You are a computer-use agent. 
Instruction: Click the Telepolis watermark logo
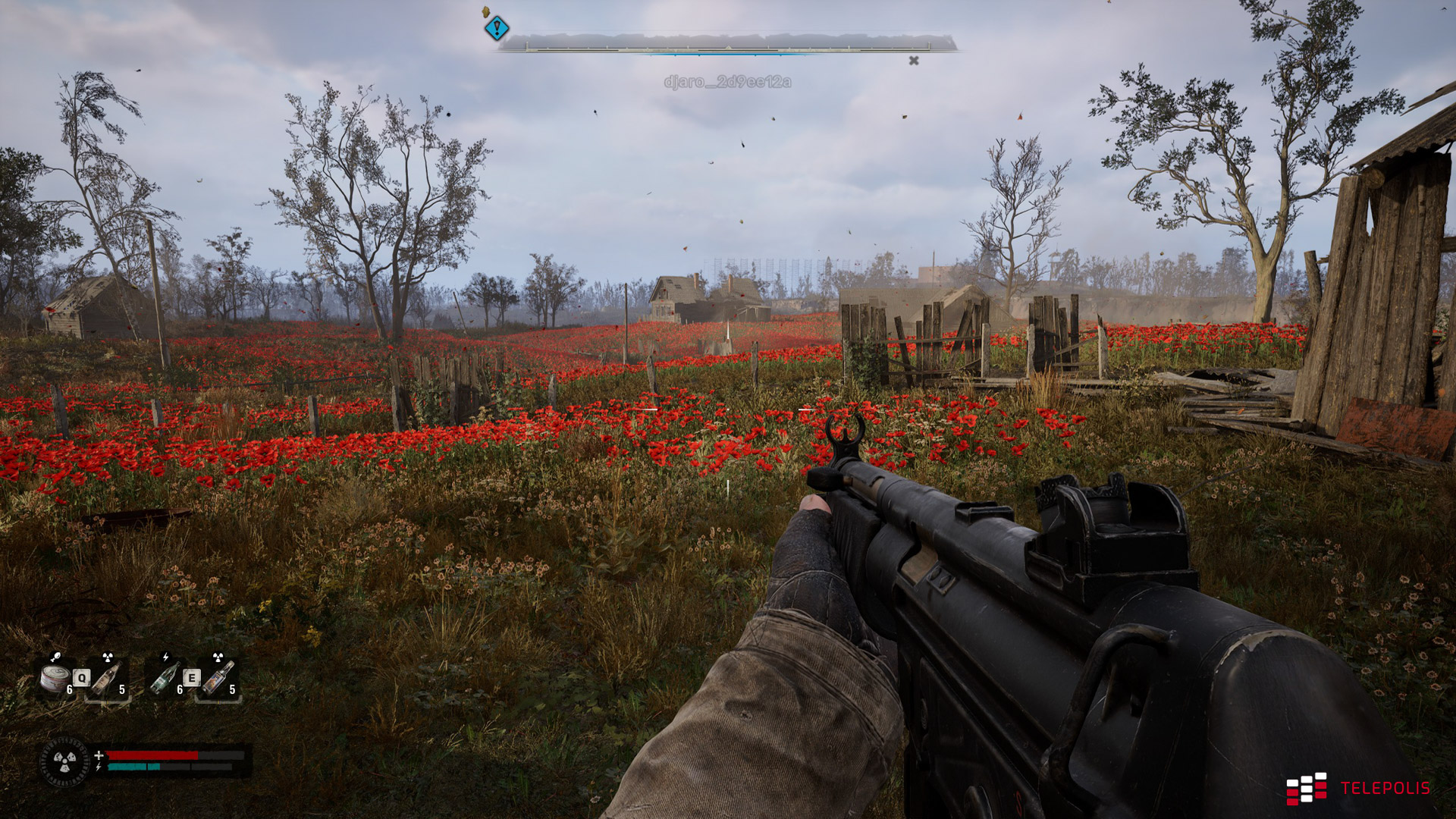click(x=1357, y=789)
